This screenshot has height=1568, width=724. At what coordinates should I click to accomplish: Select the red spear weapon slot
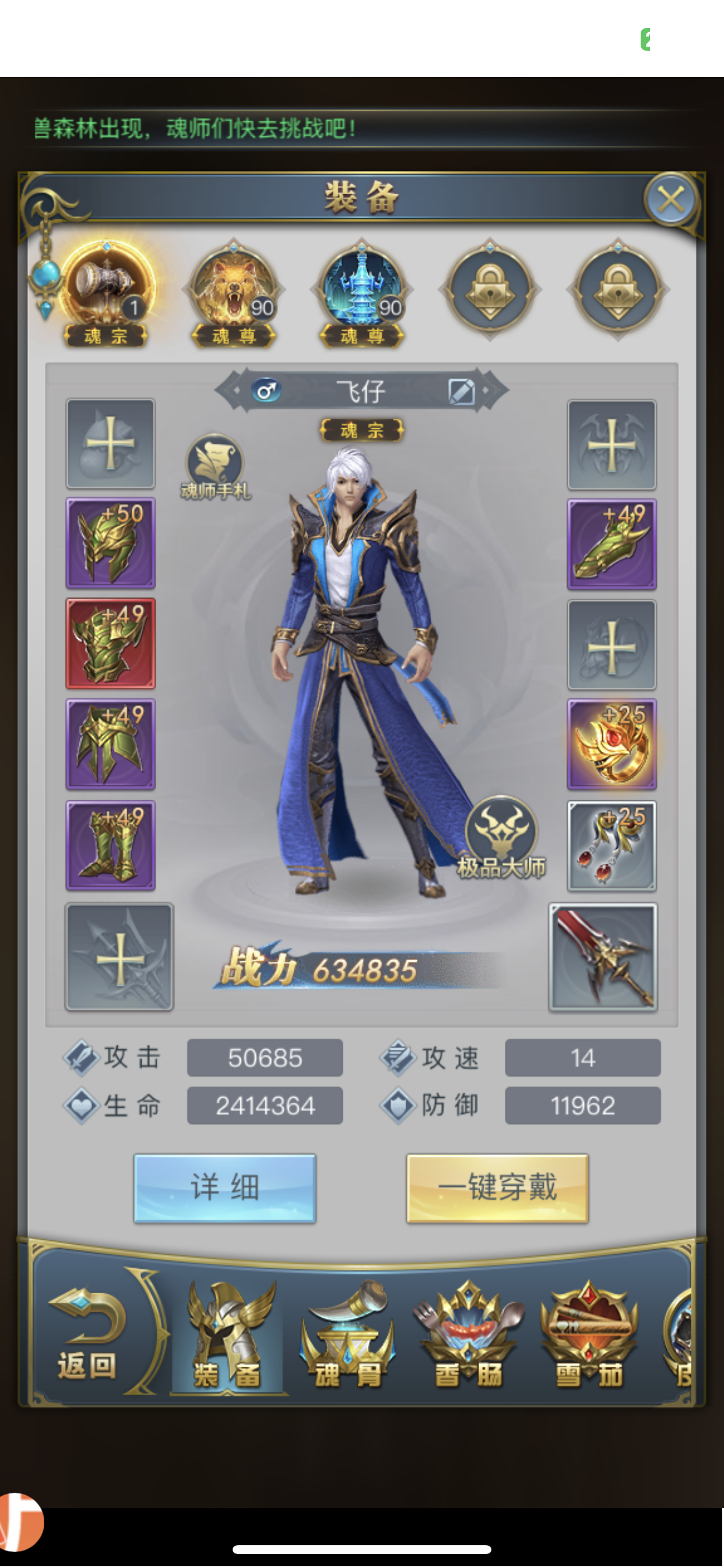(603, 957)
